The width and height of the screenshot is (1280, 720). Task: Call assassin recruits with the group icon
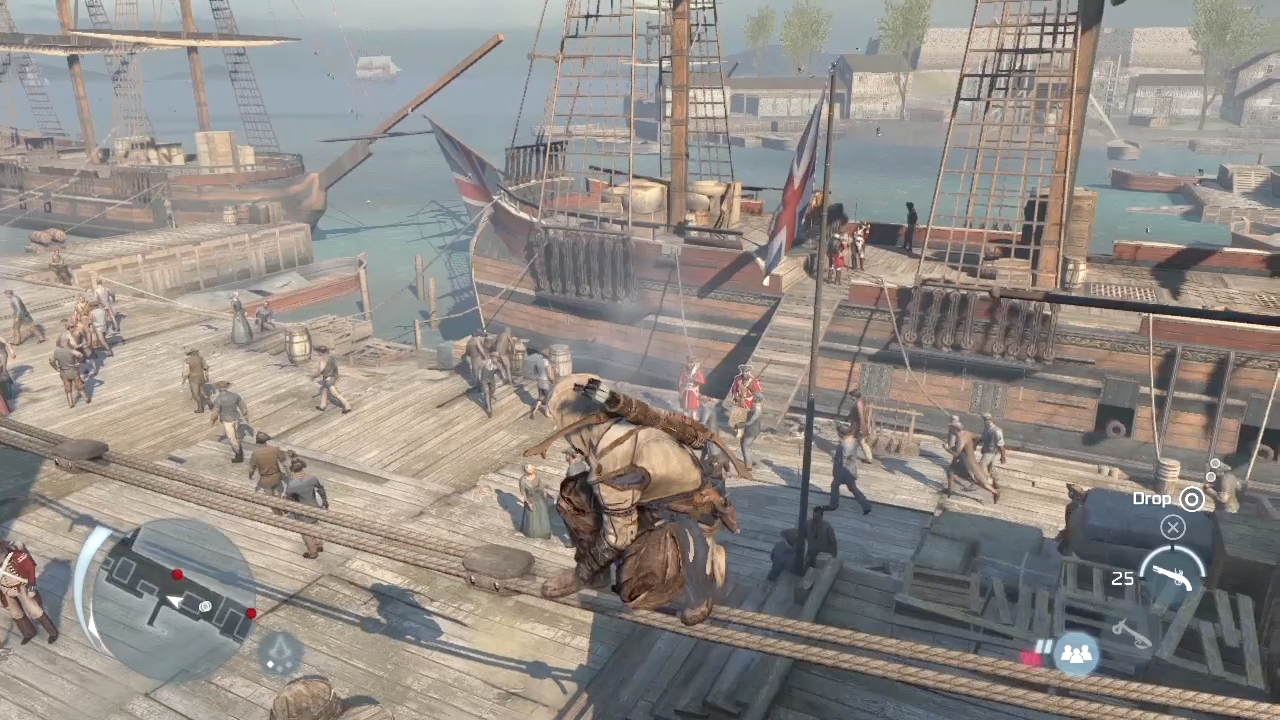pos(1076,654)
